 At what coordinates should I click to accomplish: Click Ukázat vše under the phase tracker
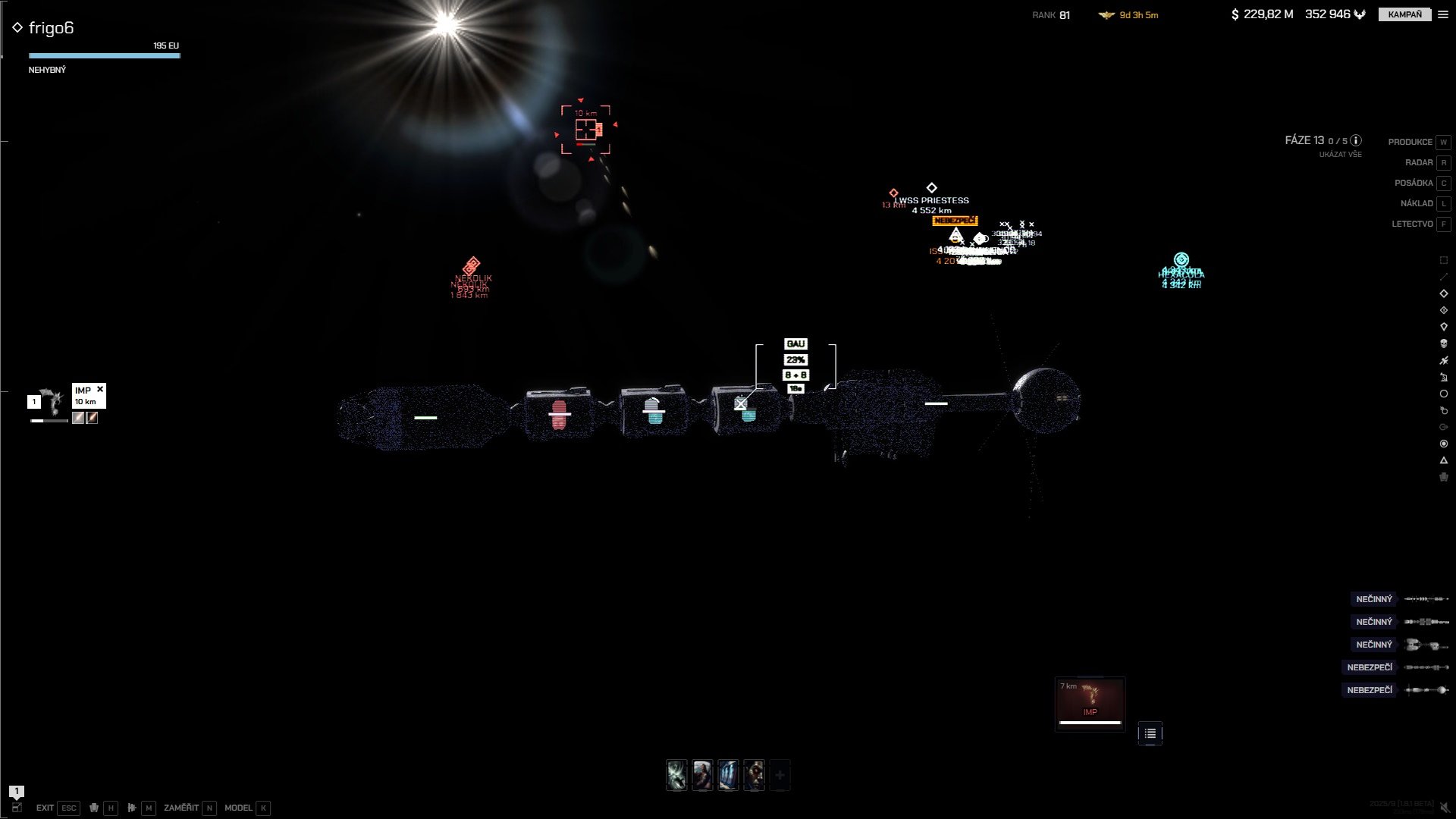click(1340, 155)
